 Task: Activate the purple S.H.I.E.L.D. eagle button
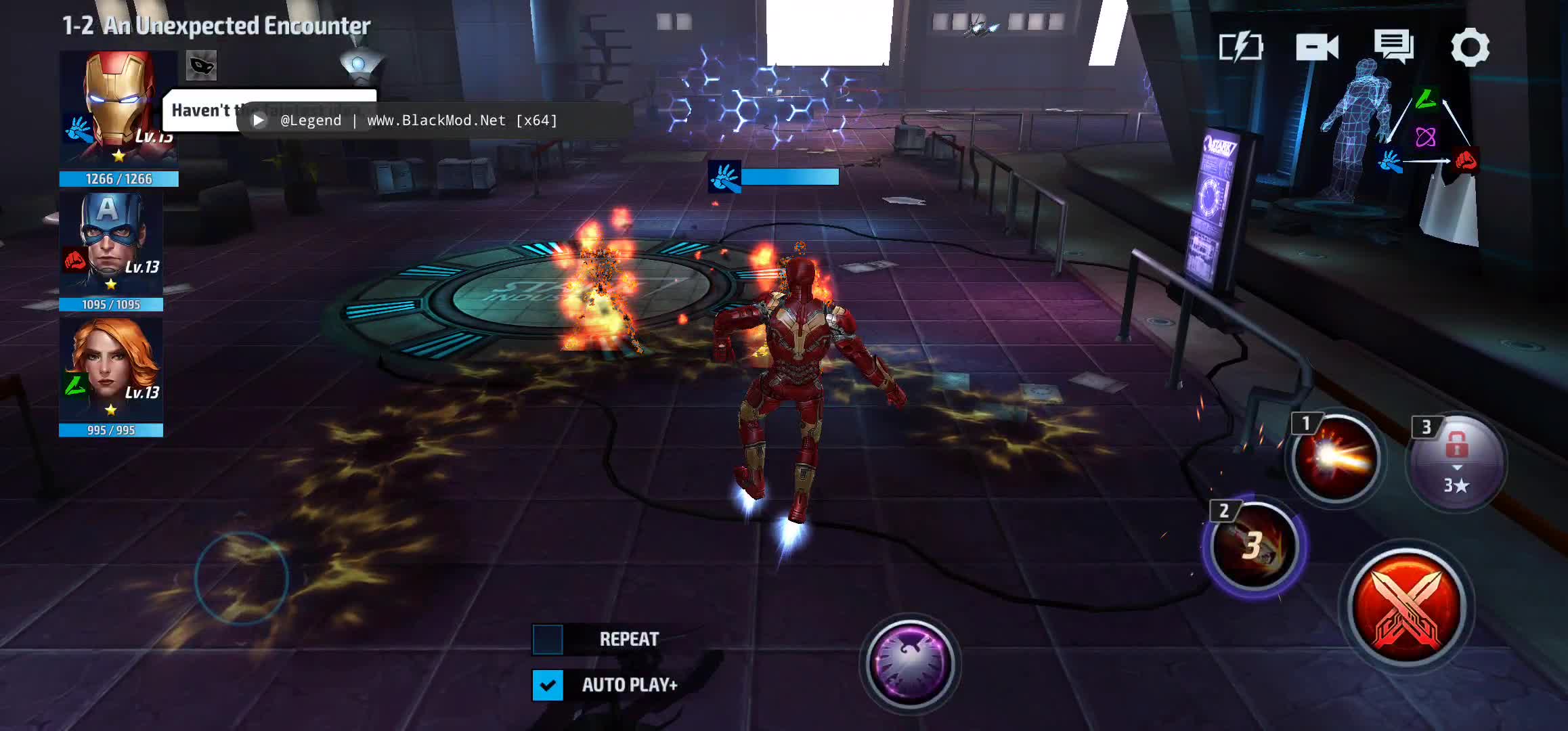[910, 664]
